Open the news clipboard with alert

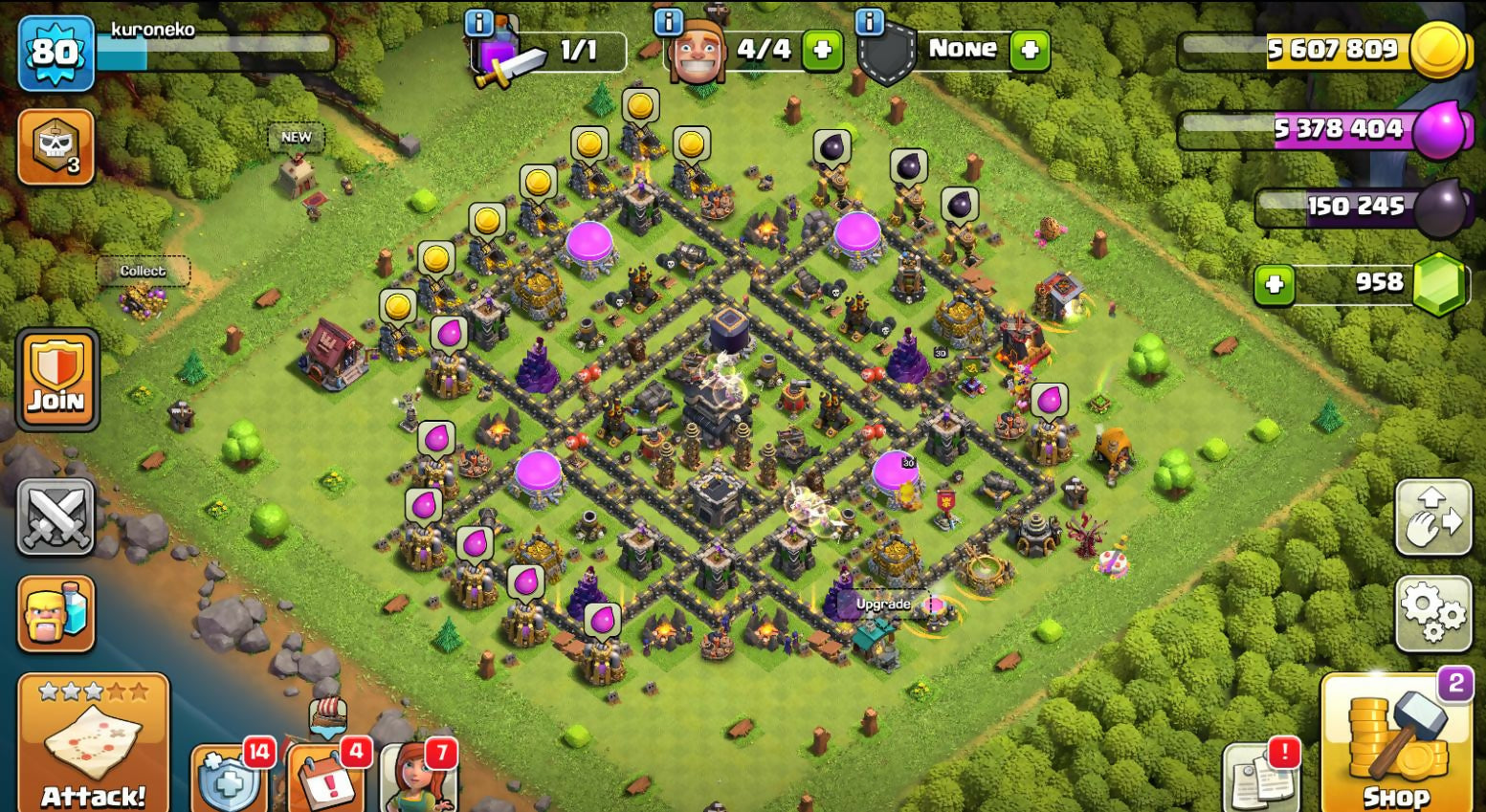1260,777
